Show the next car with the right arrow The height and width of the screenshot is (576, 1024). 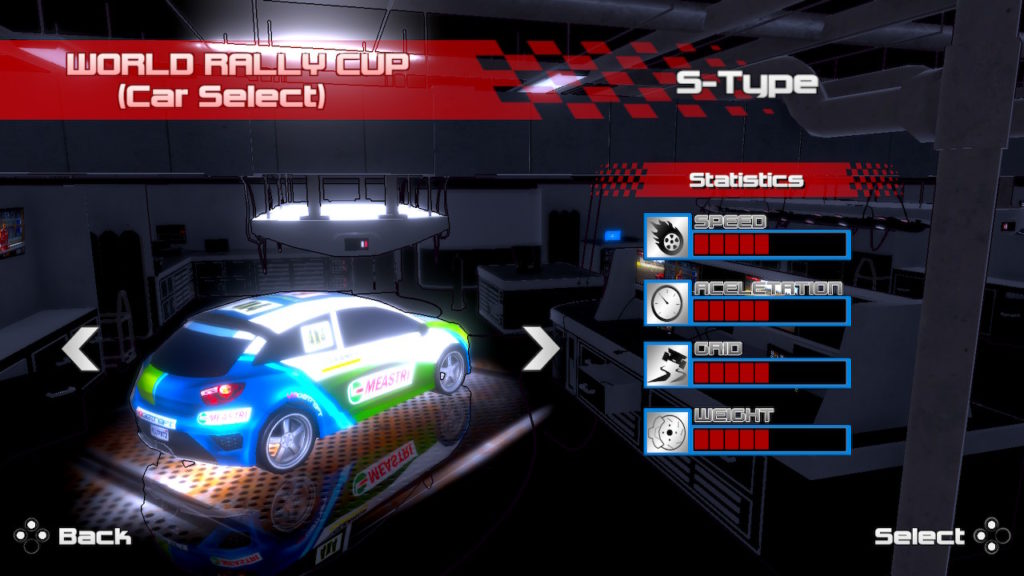(x=541, y=349)
